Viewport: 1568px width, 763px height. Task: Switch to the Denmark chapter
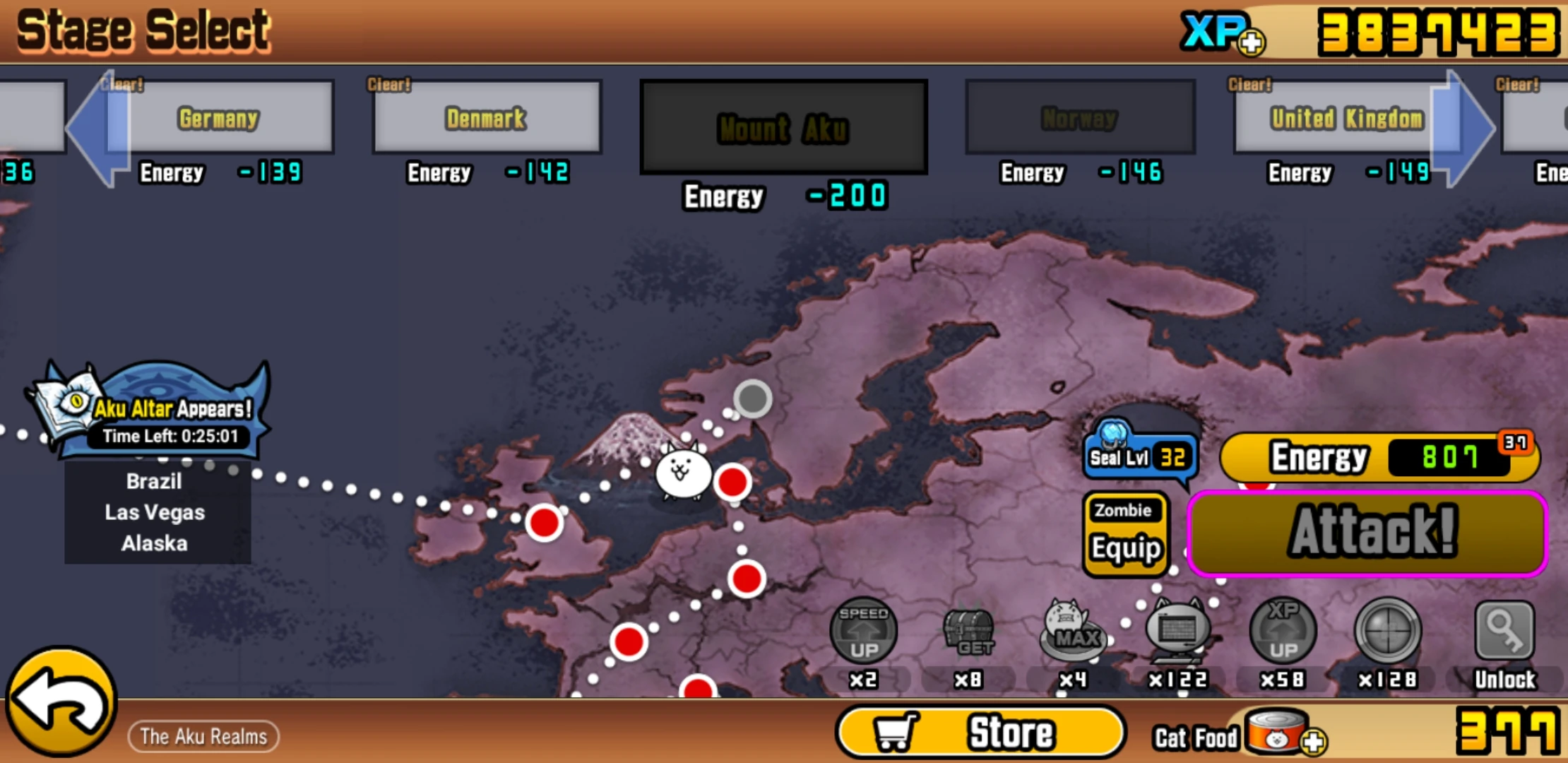pos(485,117)
